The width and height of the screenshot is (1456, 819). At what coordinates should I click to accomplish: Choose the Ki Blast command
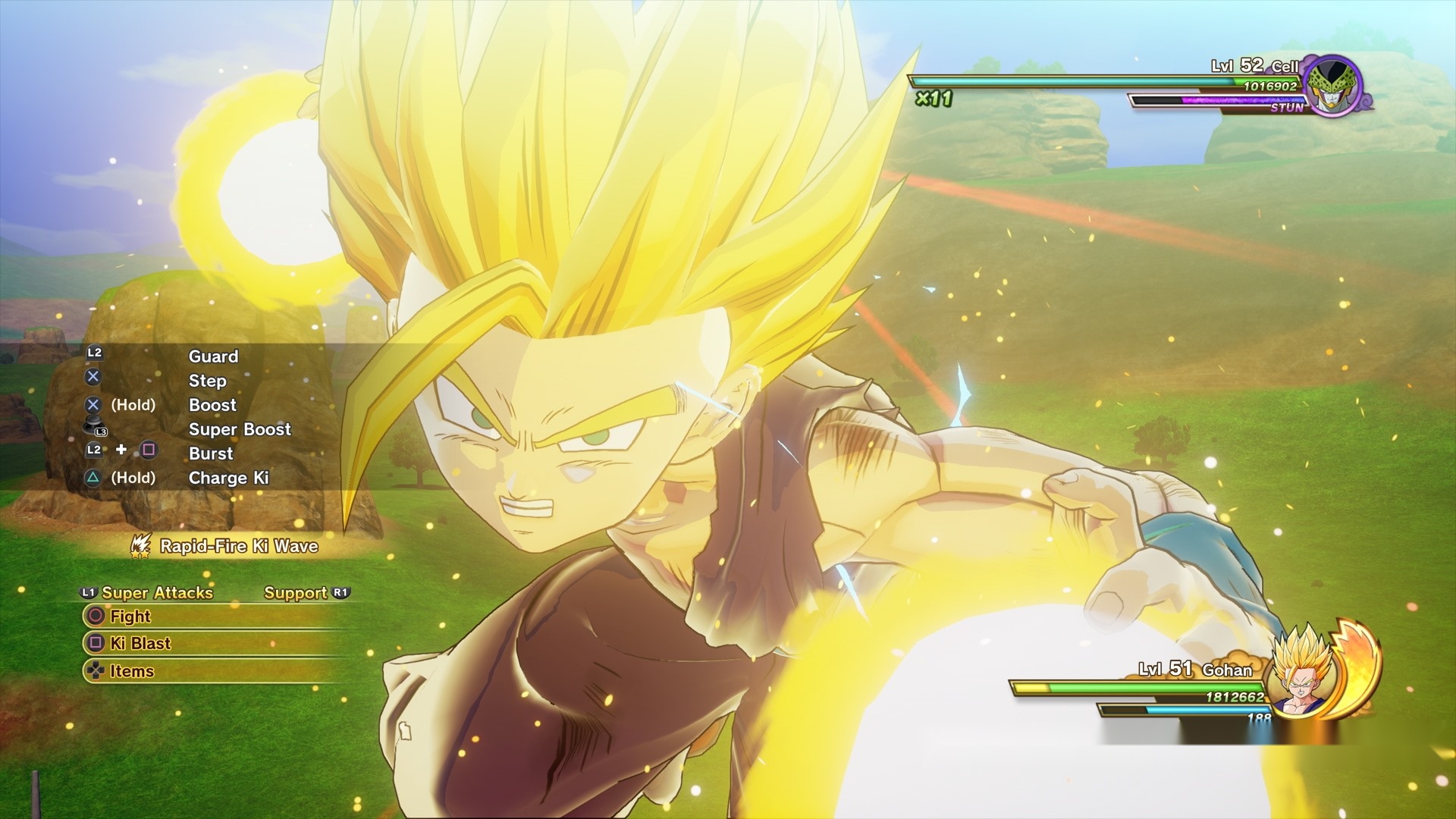point(140,643)
